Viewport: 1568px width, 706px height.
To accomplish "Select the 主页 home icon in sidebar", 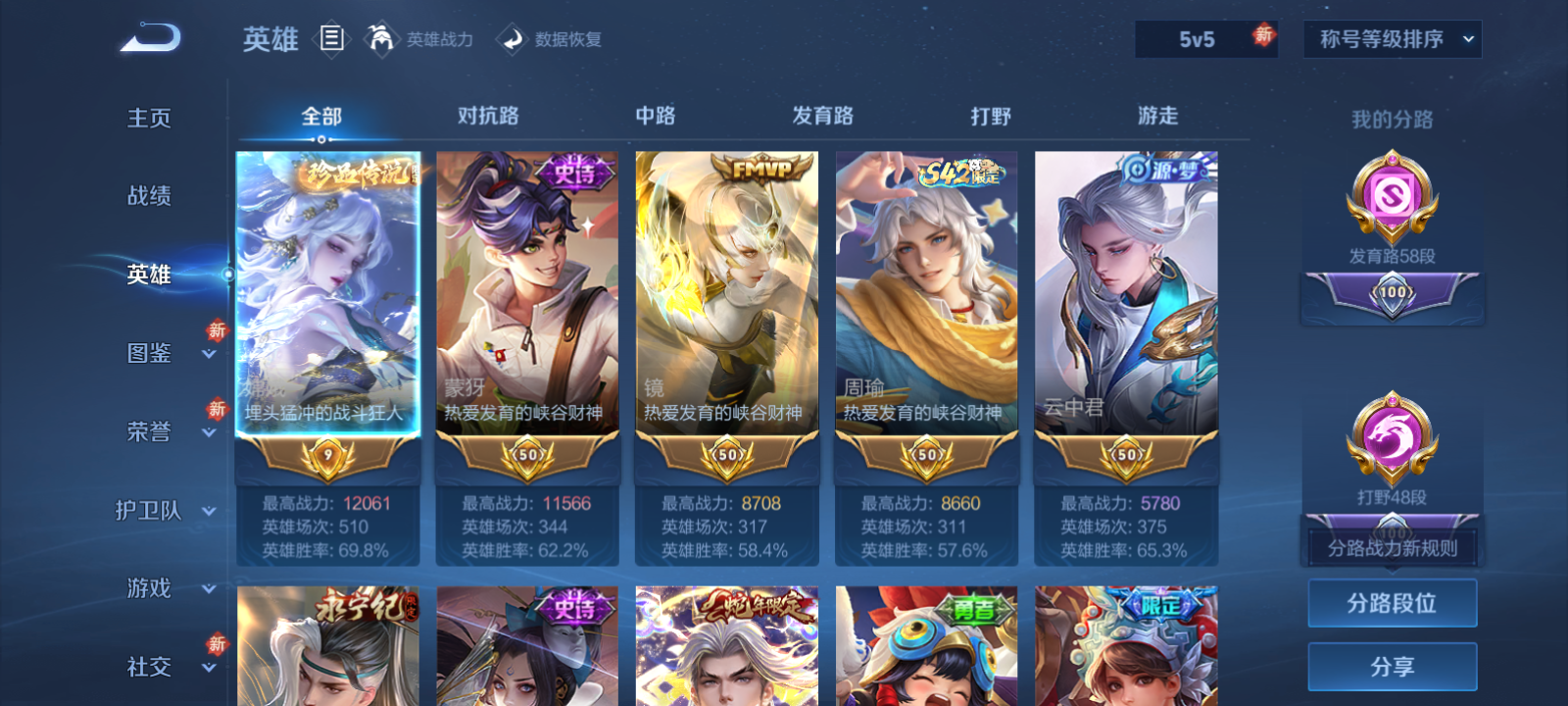I will [x=149, y=118].
